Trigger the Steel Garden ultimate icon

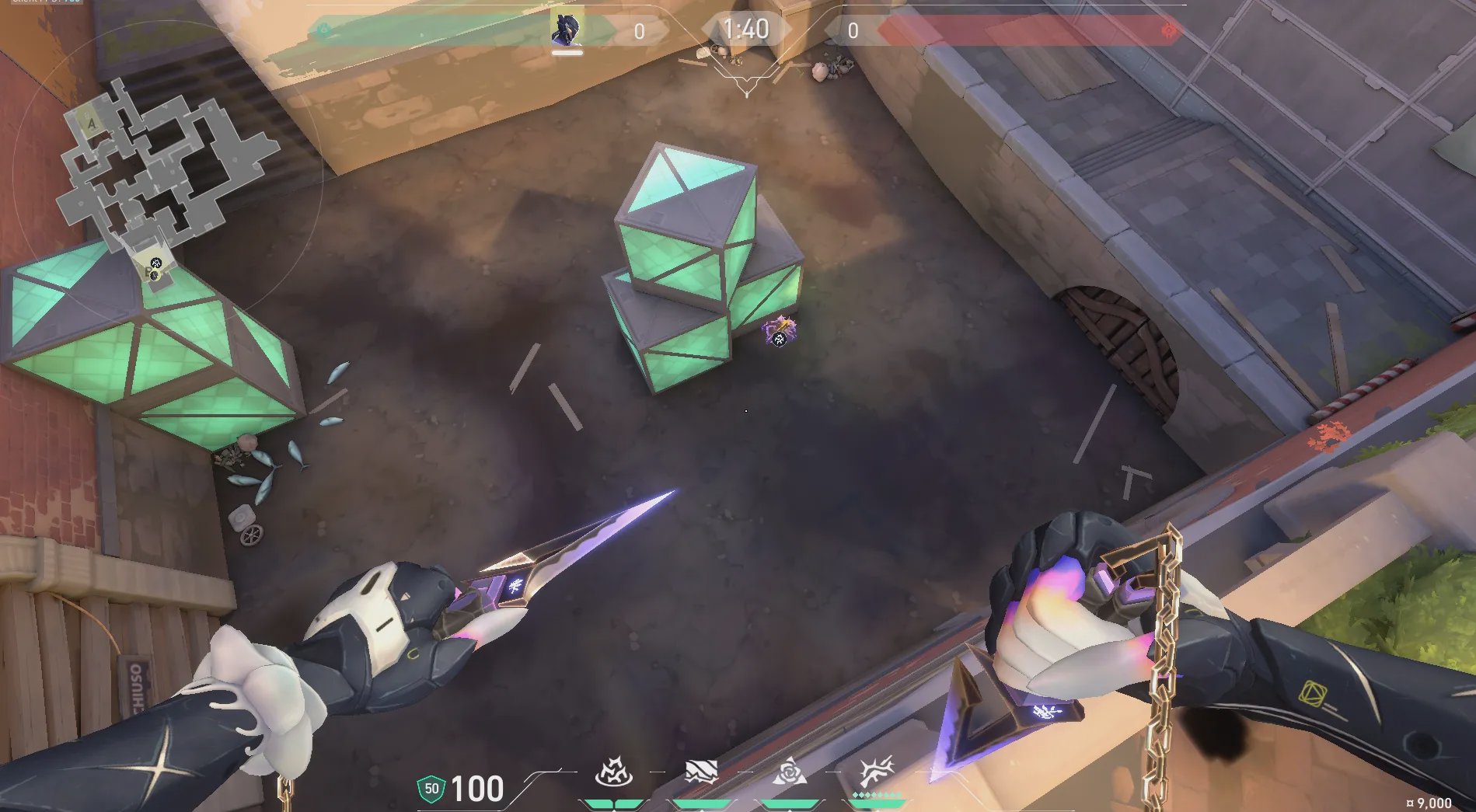pos(876,774)
